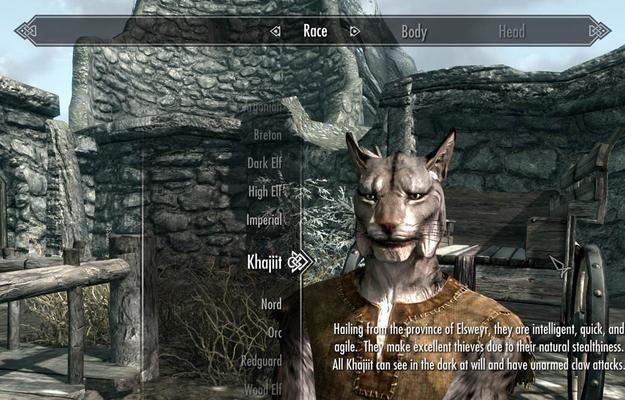Click the right arrow beside Race
The width and height of the screenshot is (625, 400).
click(353, 31)
